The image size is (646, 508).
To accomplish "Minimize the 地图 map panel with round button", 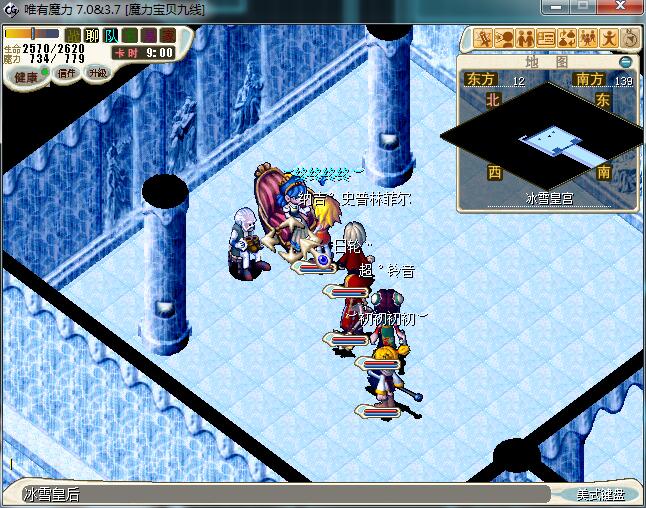I will 626,61.
